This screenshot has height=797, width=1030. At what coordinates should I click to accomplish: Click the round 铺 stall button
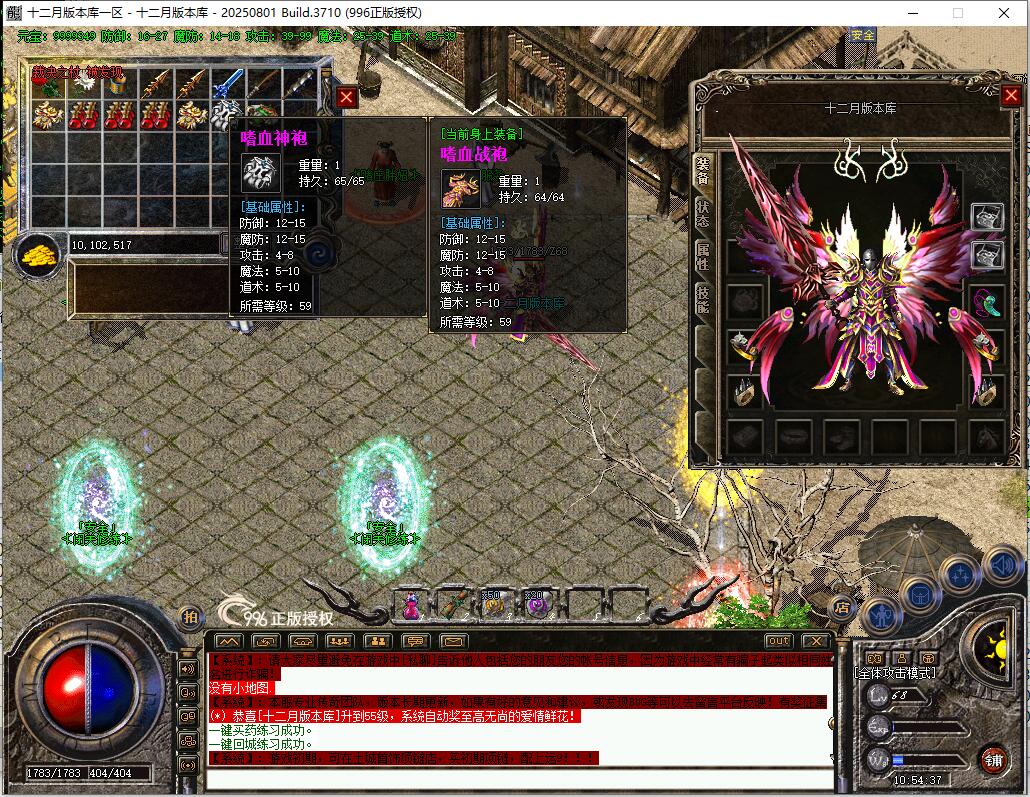pos(993,758)
